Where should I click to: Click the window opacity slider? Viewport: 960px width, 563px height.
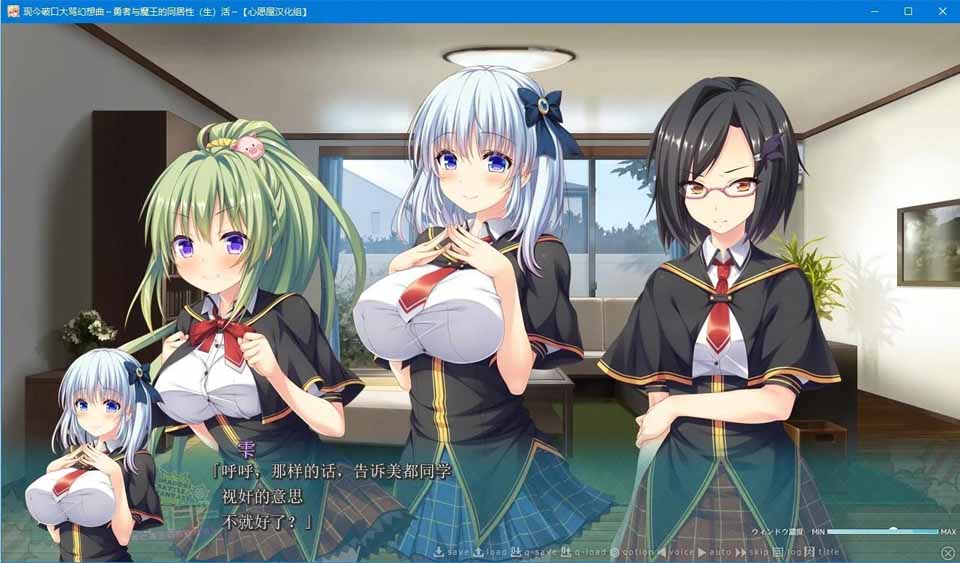(x=883, y=531)
